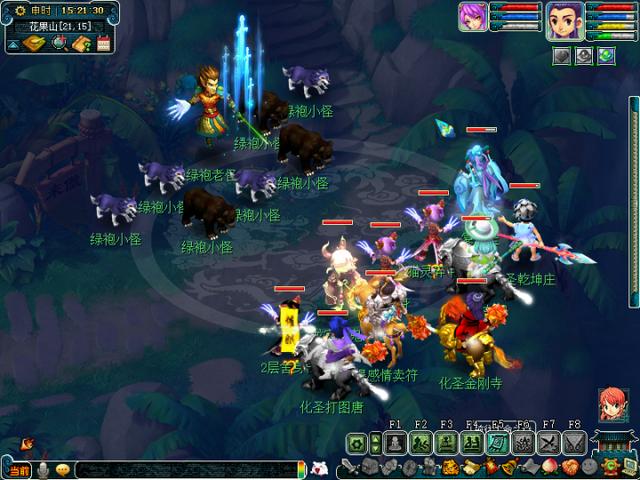The height and width of the screenshot is (480, 640).
Task: Open the chat bubble emoticon button
Action: (63, 469)
